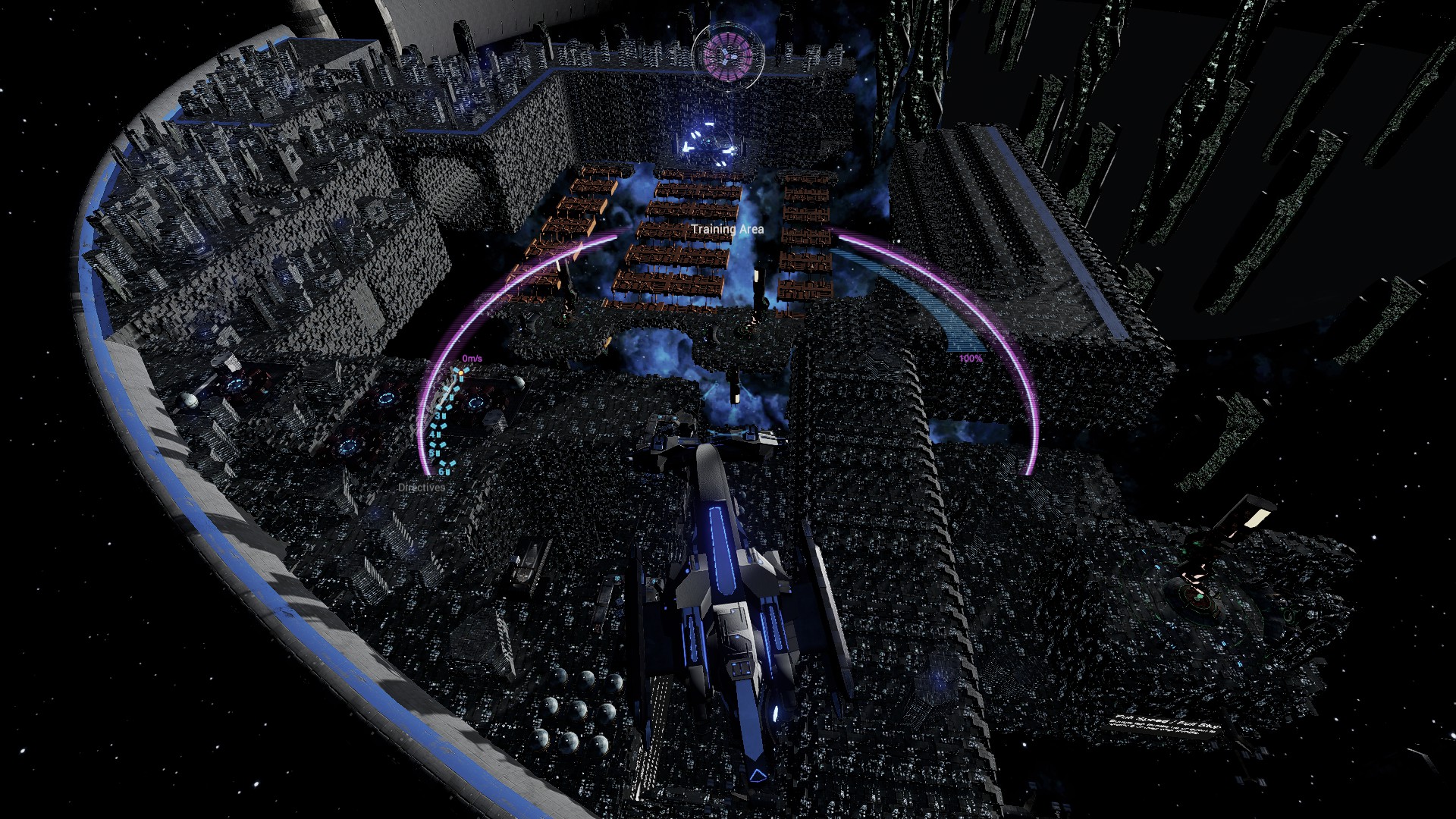Select directive marker 4 in the Directives list

point(432,435)
